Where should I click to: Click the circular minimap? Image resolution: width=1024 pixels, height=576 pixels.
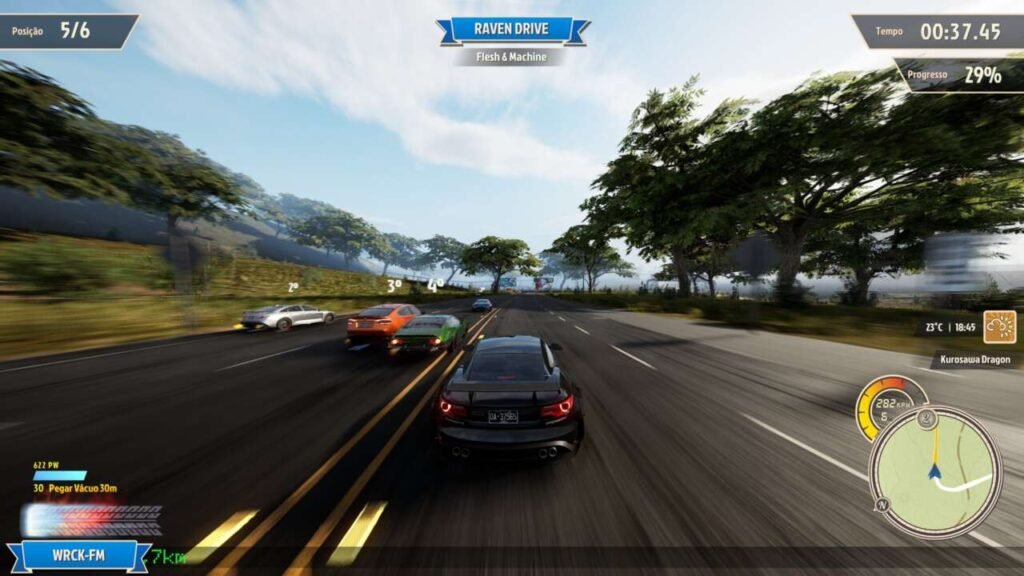point(935,472)
